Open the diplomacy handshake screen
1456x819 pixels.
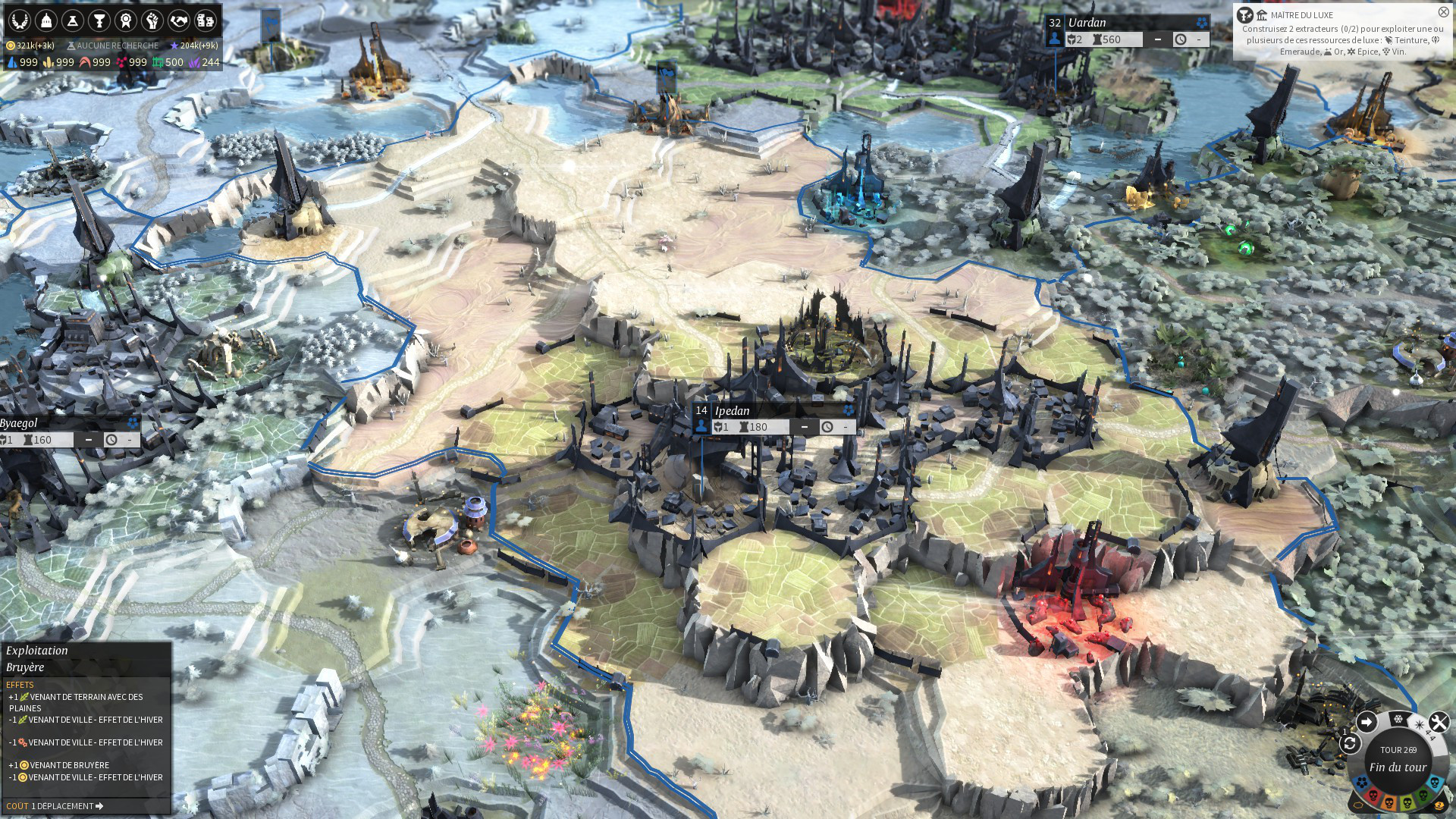pyautogui.click(x=179, y=20)
